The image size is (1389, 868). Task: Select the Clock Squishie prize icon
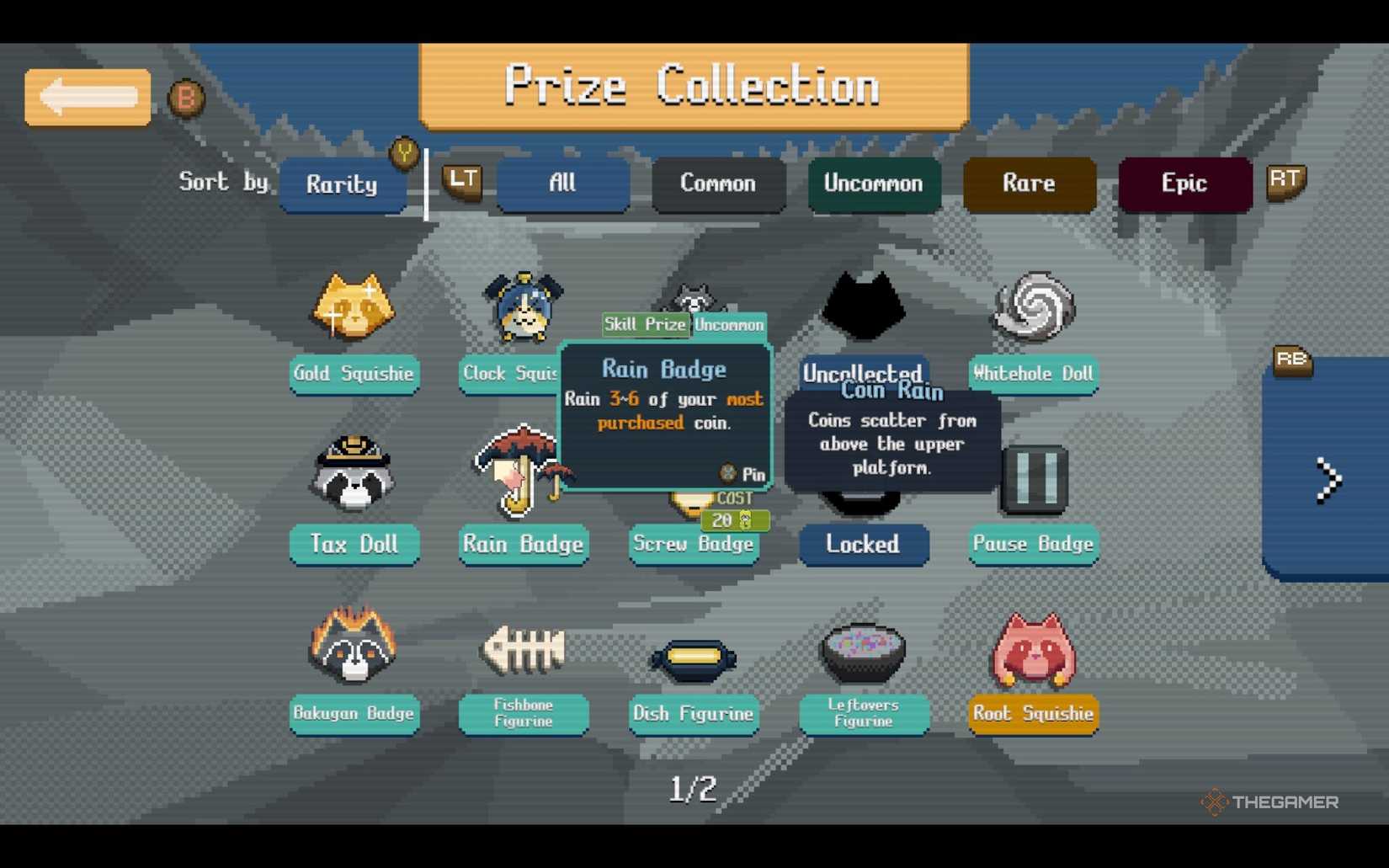tap(522, 307)
